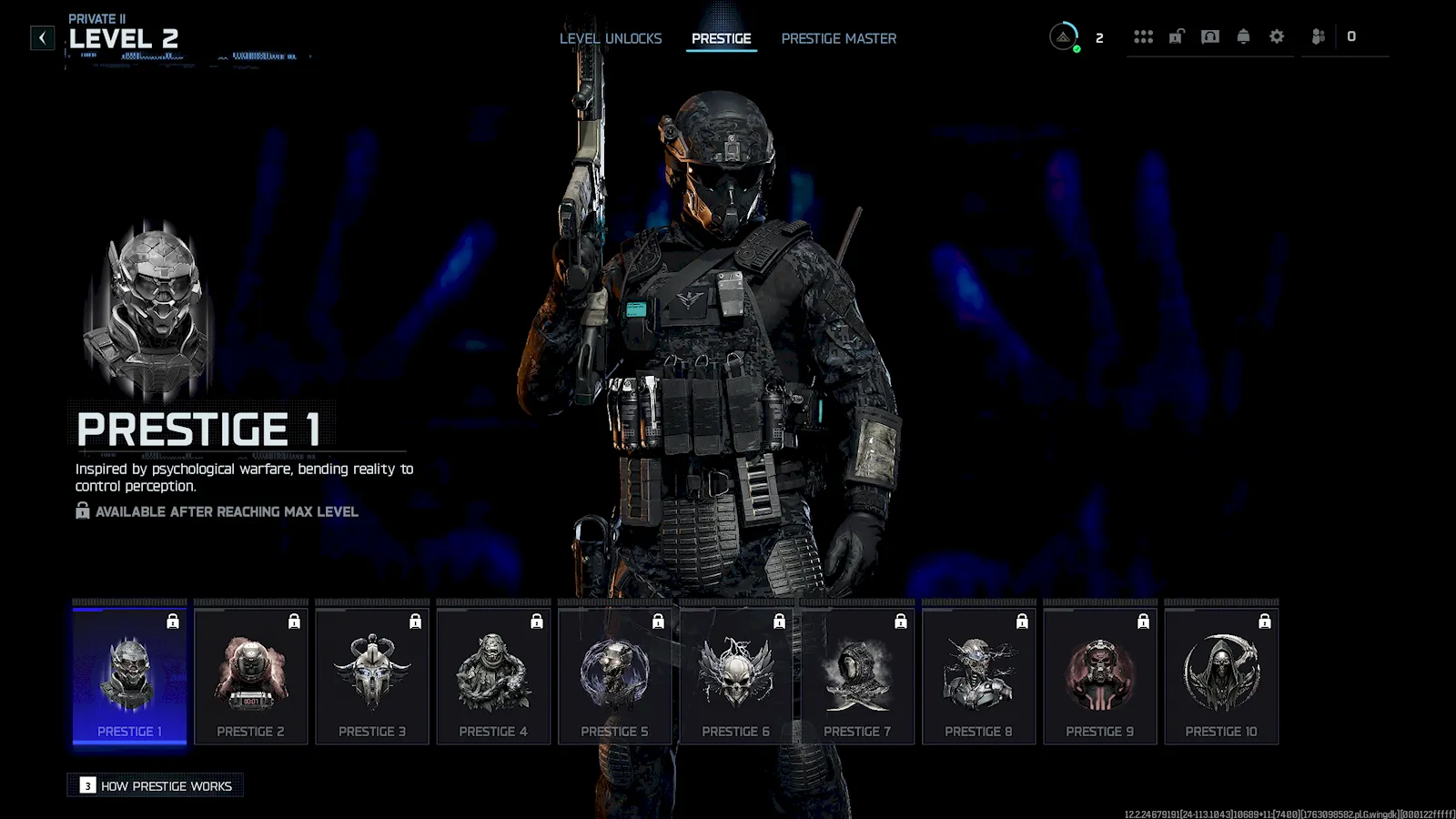Switch to the Level Unlocks tab

[611, 38]
